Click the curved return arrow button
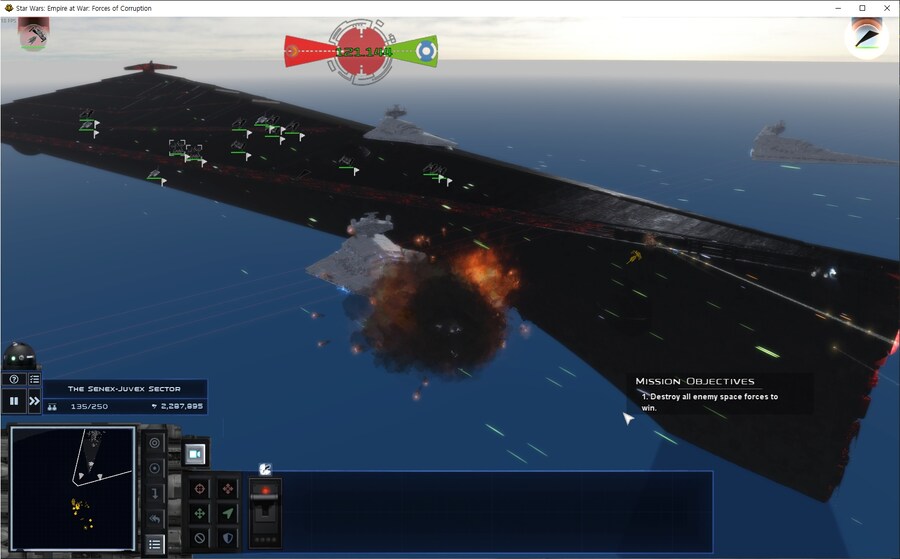Viewport: 900px width, 559px height. (154, 519)
